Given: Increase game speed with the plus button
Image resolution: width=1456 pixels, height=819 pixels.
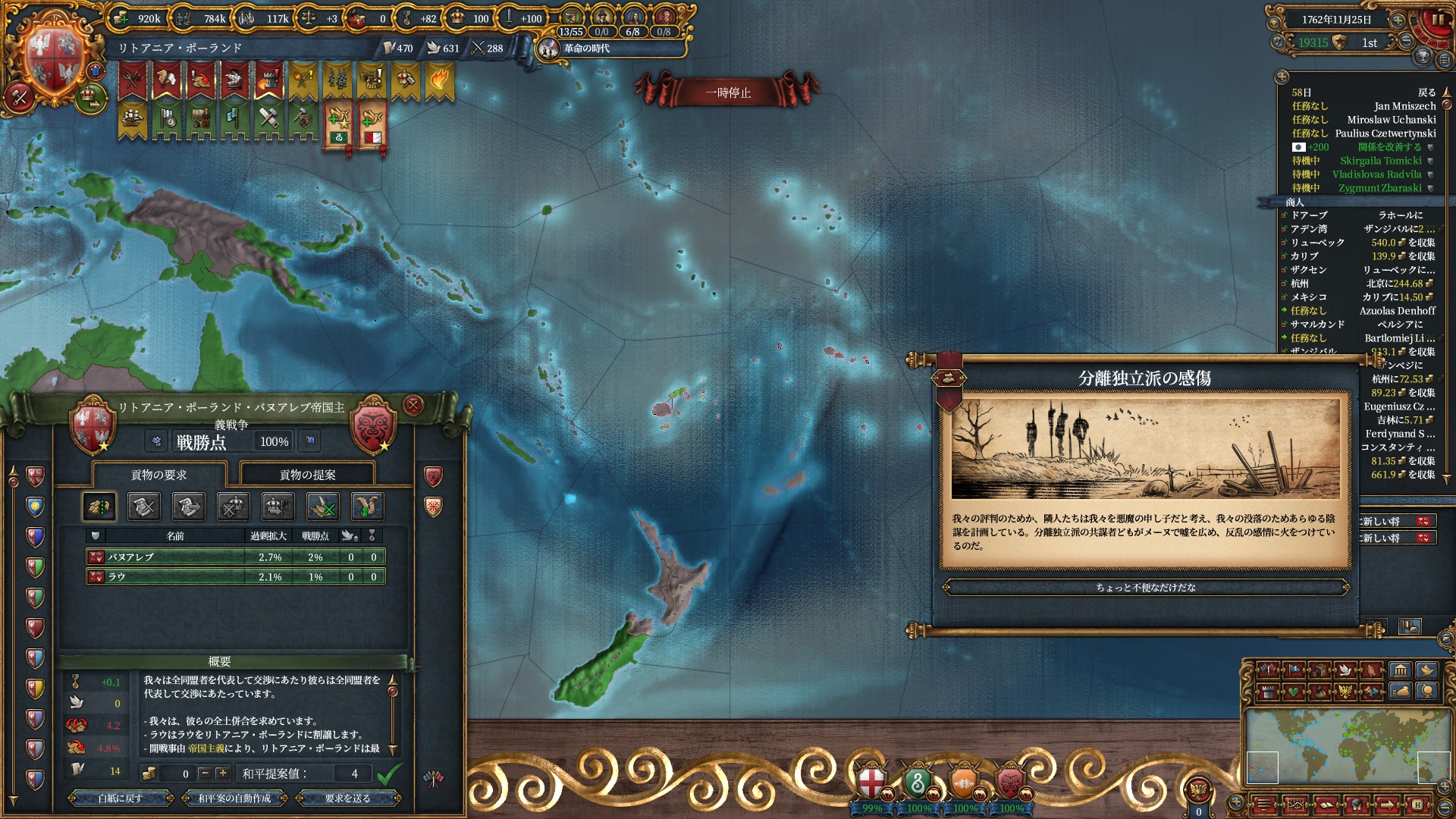Looking at the screenshot, I should [1398, 20].
